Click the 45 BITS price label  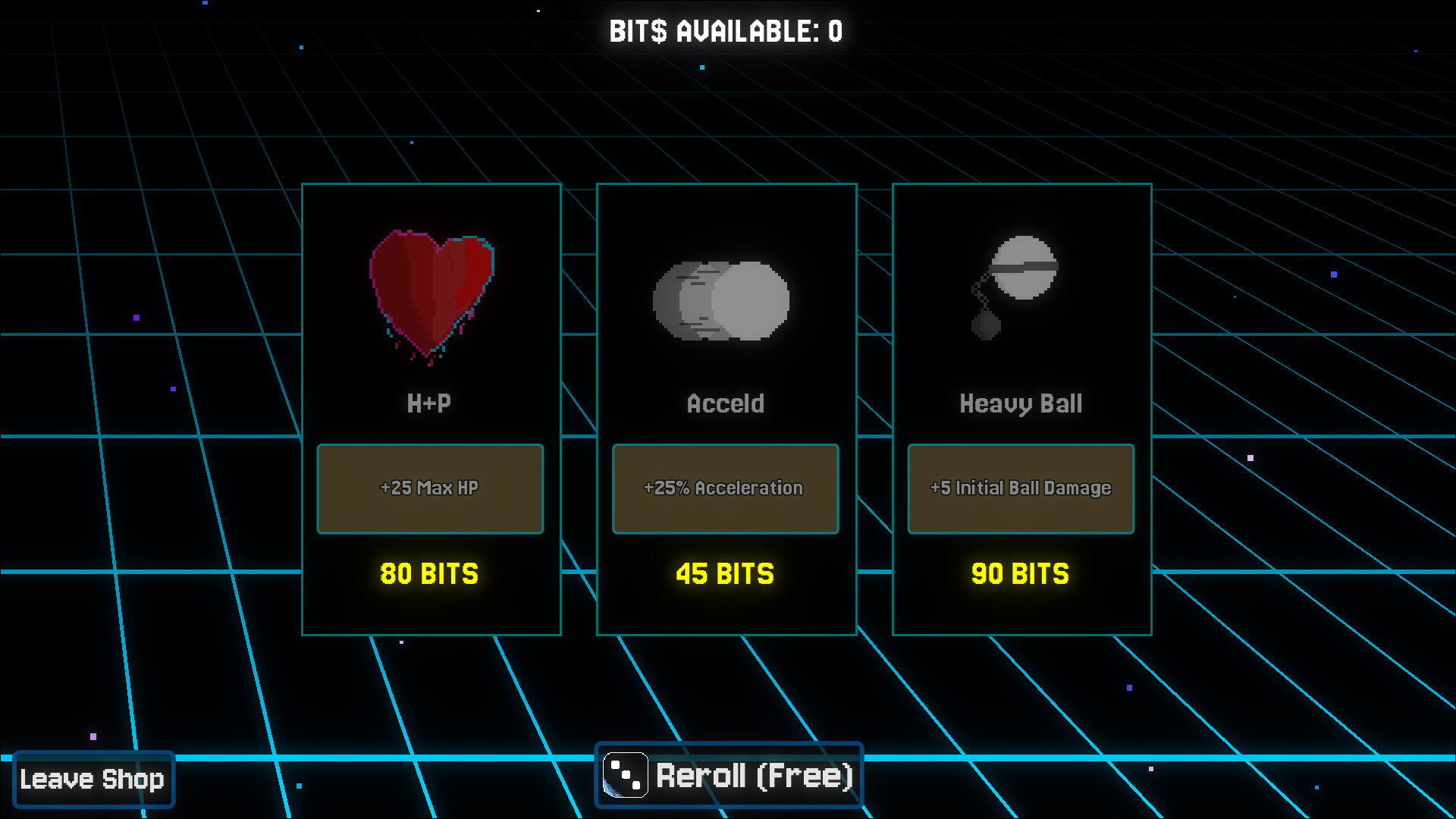[724, 574]
